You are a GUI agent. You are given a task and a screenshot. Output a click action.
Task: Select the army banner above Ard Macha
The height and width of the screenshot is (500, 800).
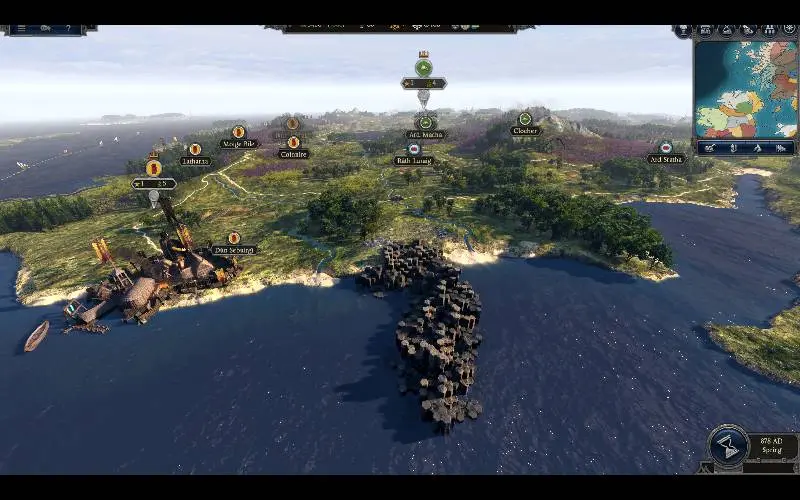click(424, 68)
